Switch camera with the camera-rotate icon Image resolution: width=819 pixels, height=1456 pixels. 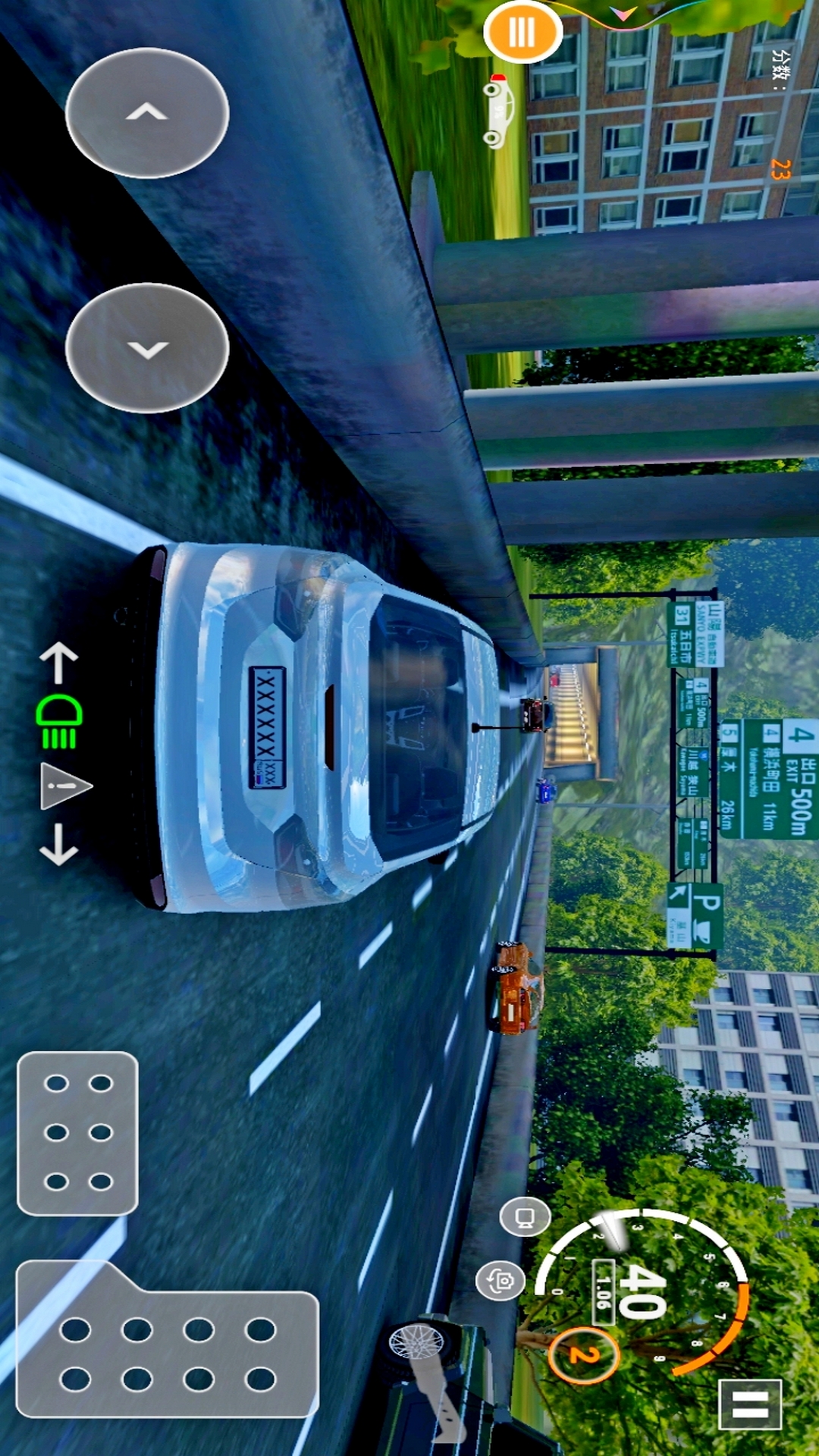[500, 1282]
